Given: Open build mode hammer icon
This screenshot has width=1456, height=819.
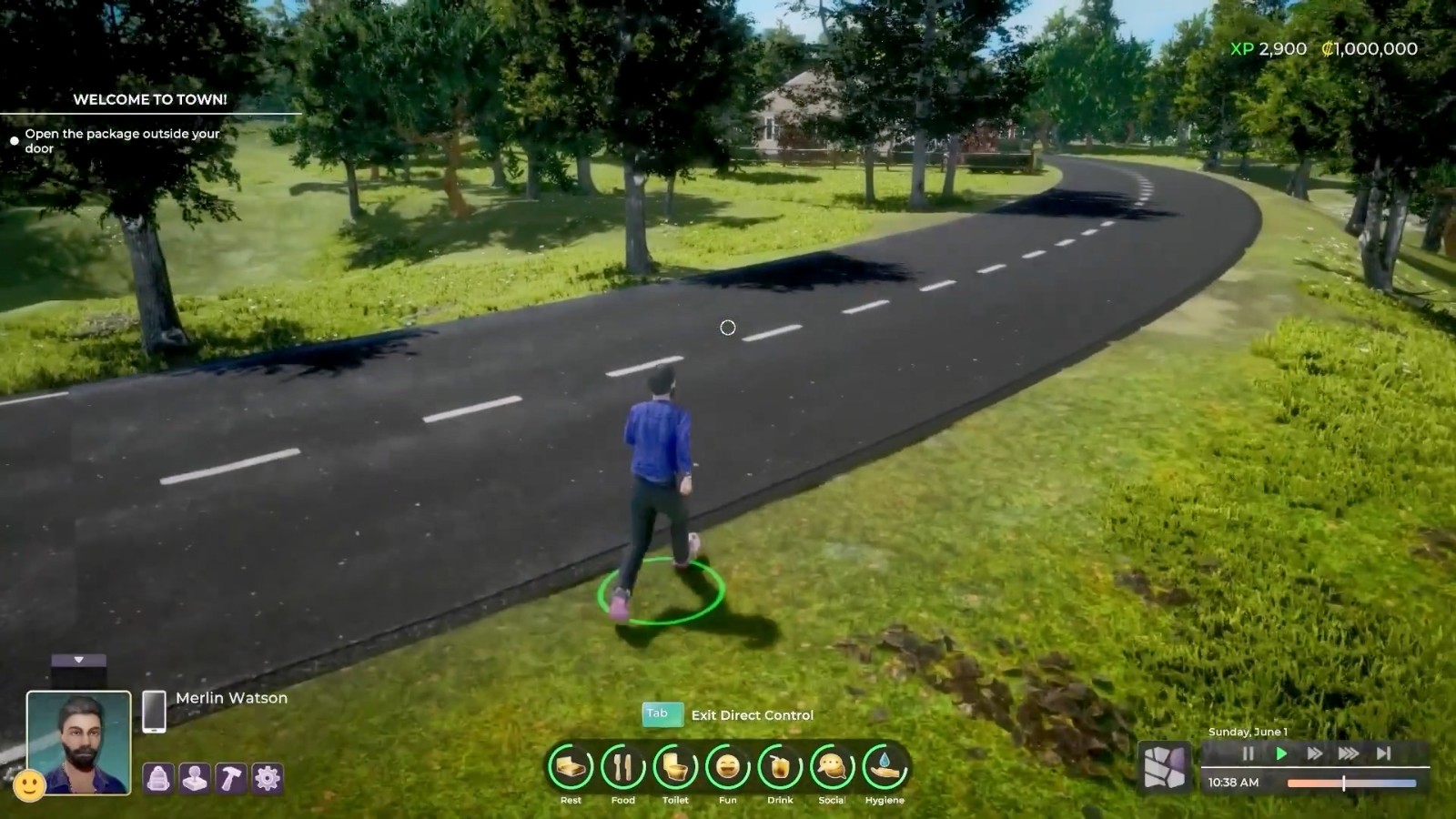Looking at the screenshot, I should [231, 779].
